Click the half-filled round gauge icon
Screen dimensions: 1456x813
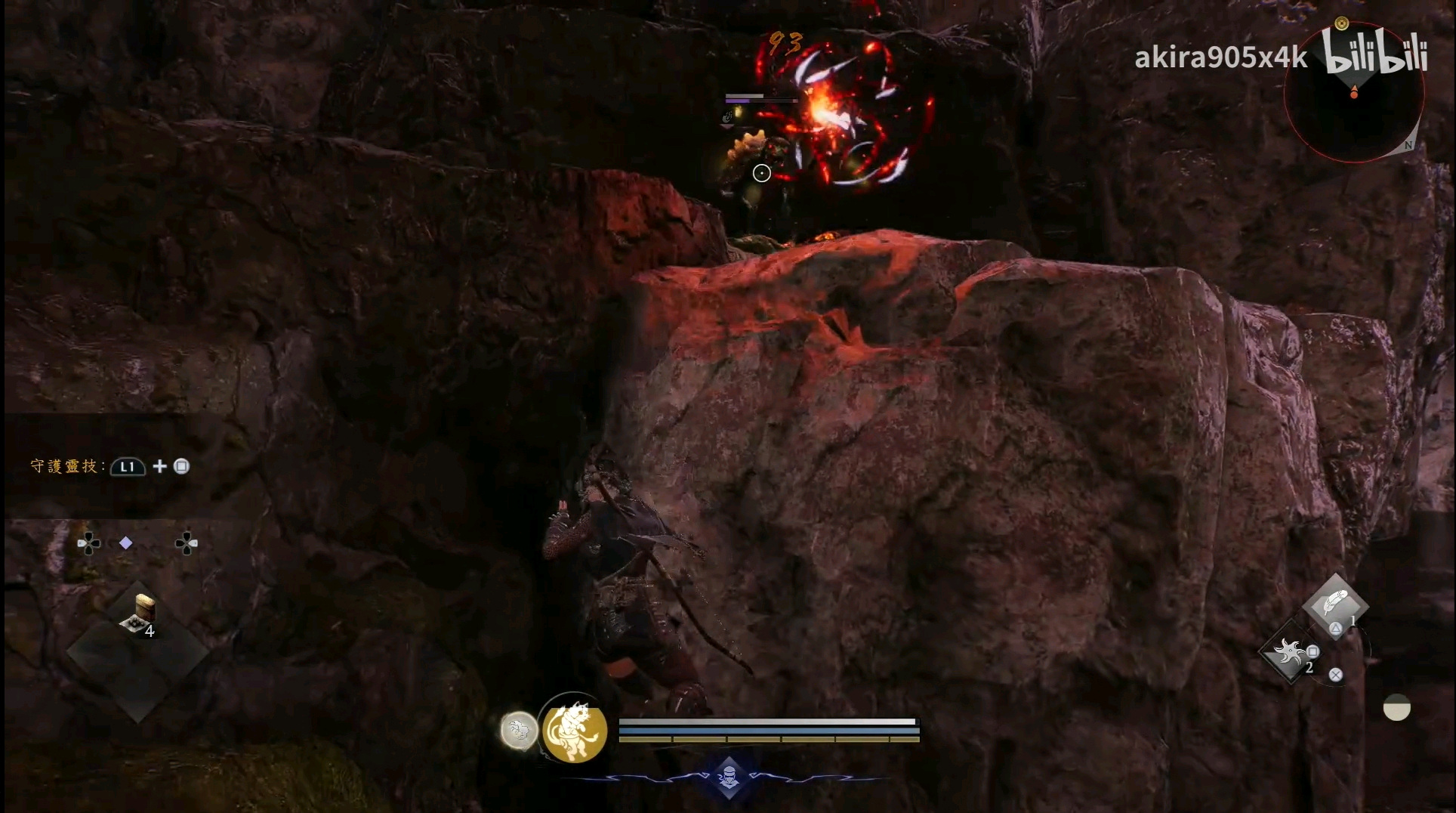pos(1396,708)
